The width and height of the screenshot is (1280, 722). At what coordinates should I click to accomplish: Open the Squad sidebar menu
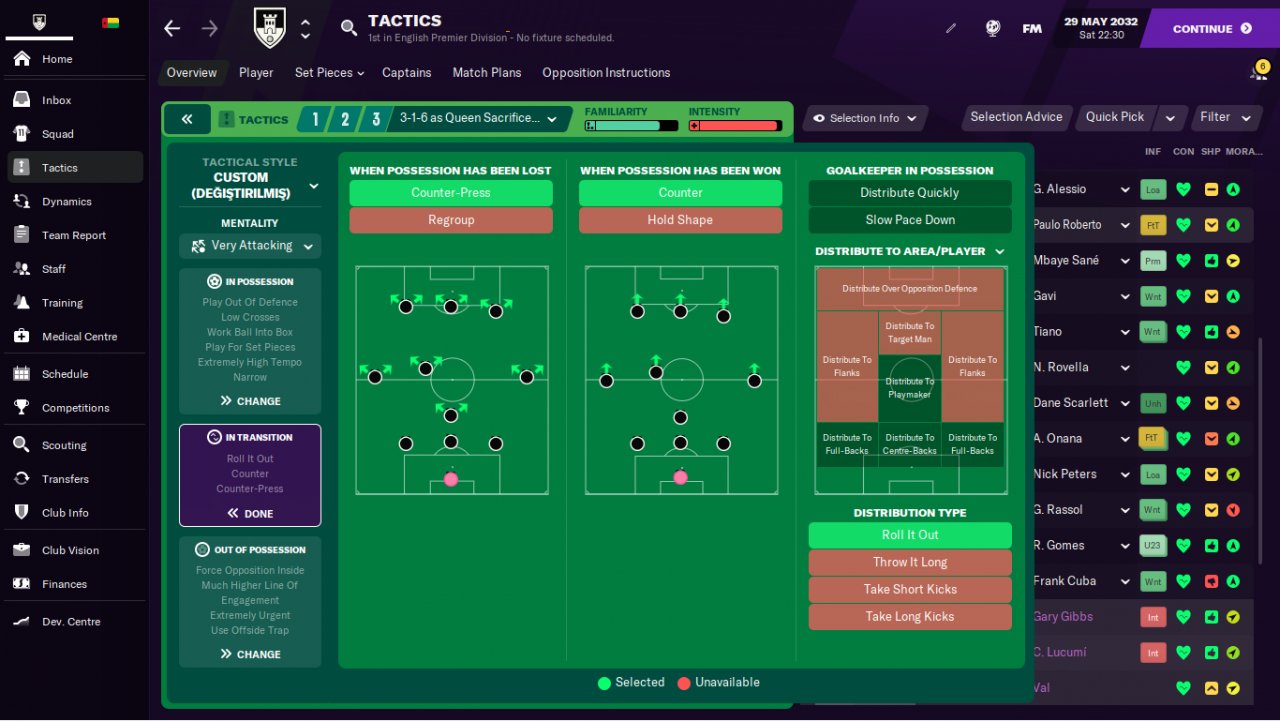[x=58, y=134]
